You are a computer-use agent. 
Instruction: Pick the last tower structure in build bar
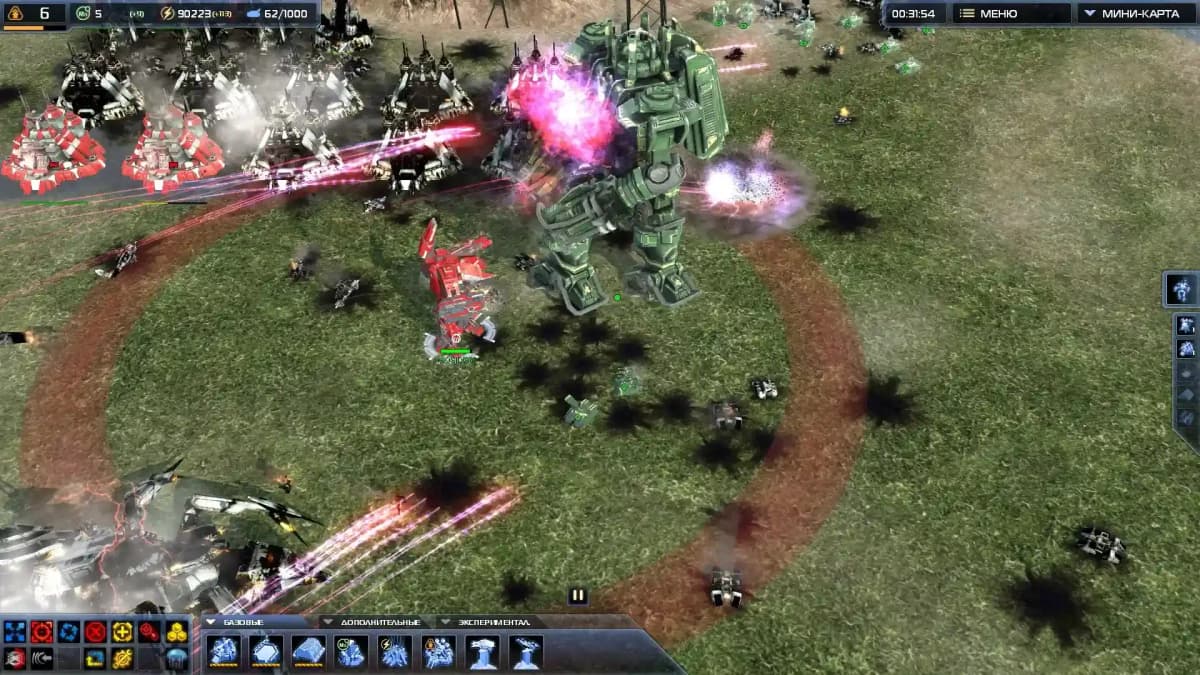pyautogui.click(x=526, y=652)
